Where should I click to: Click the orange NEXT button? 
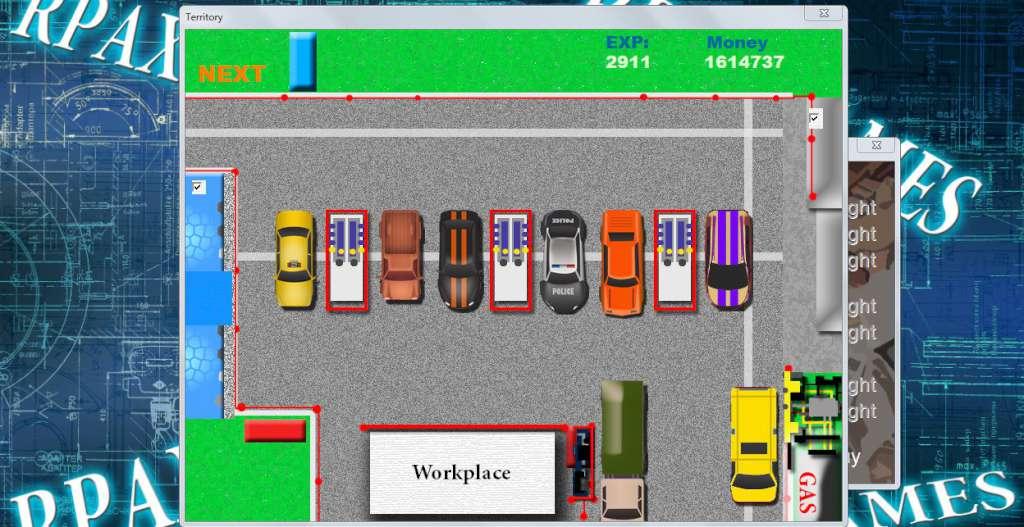(x=232, y=74)
